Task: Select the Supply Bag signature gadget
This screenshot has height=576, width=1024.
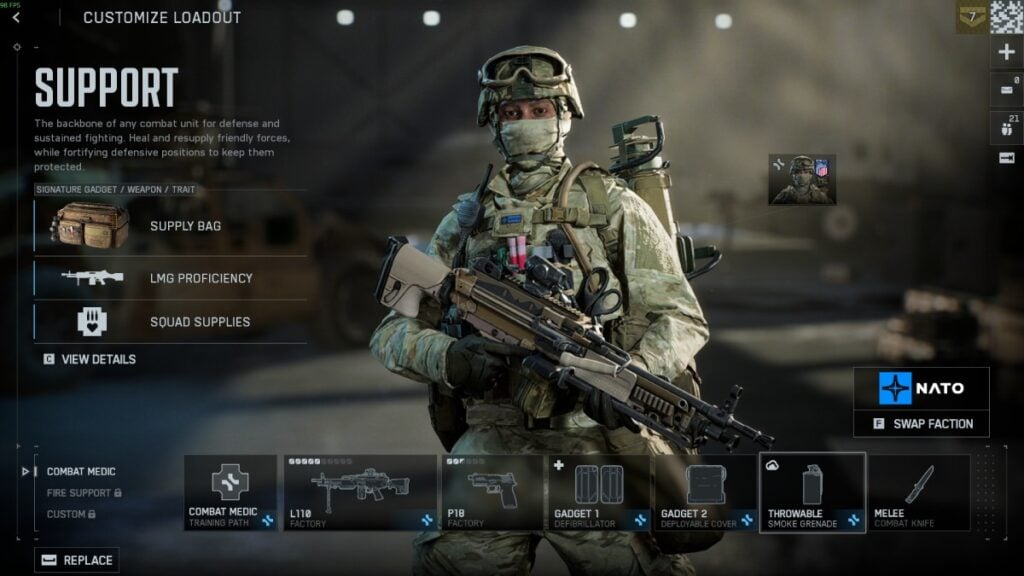Action: pyautogui.click(x=170, y=226)
